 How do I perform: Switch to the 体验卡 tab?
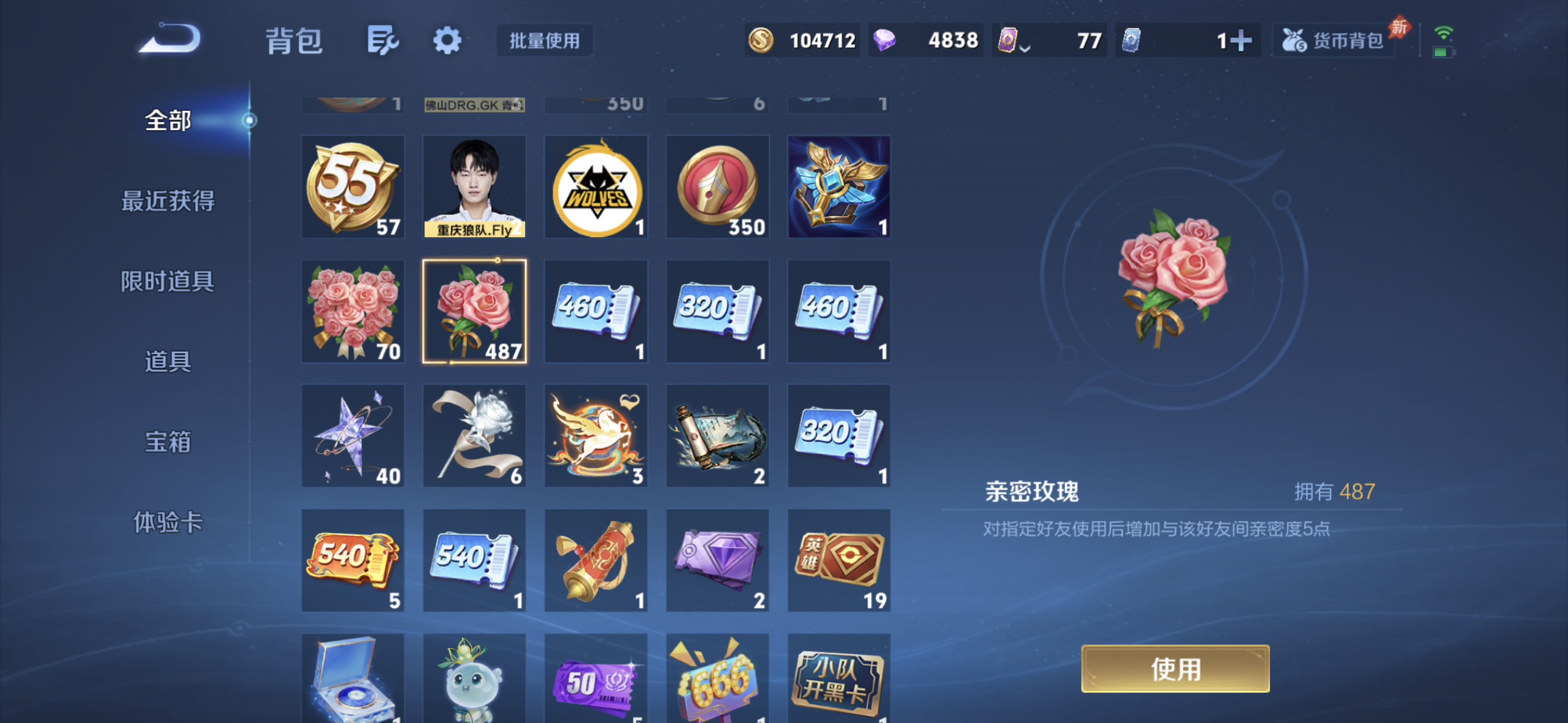167,524
